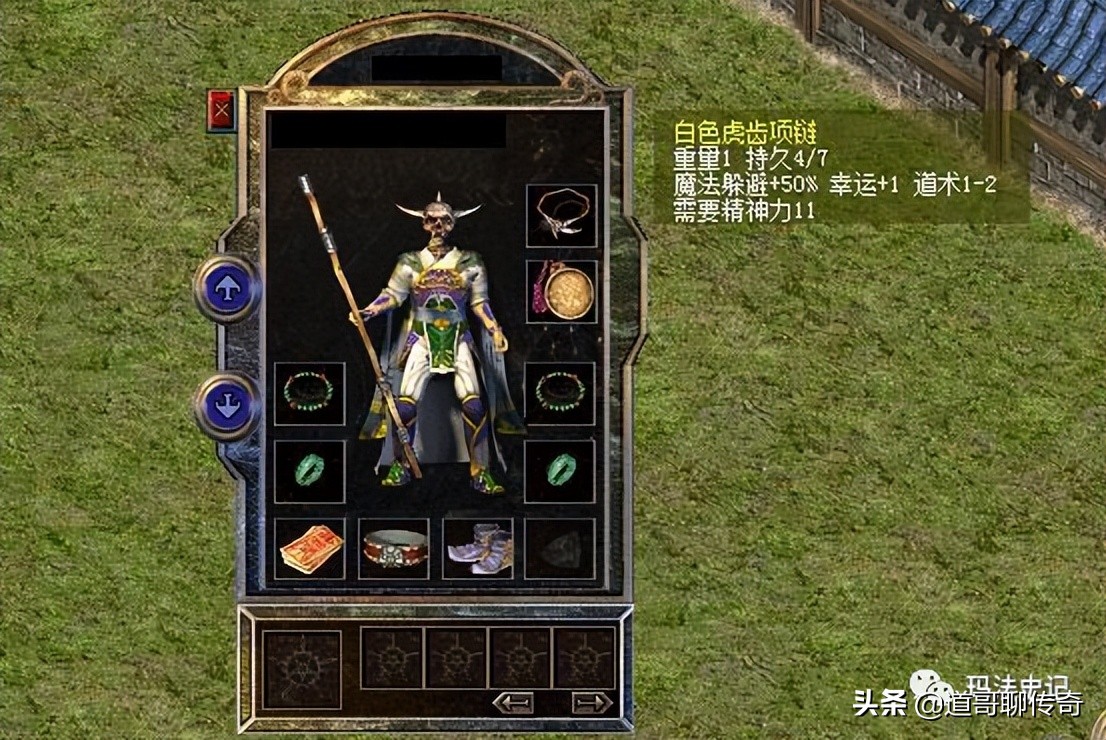Viewport: 1106px width, 740px height.
Task: Close the character equipment window
Action: click(x=221, y=110)
